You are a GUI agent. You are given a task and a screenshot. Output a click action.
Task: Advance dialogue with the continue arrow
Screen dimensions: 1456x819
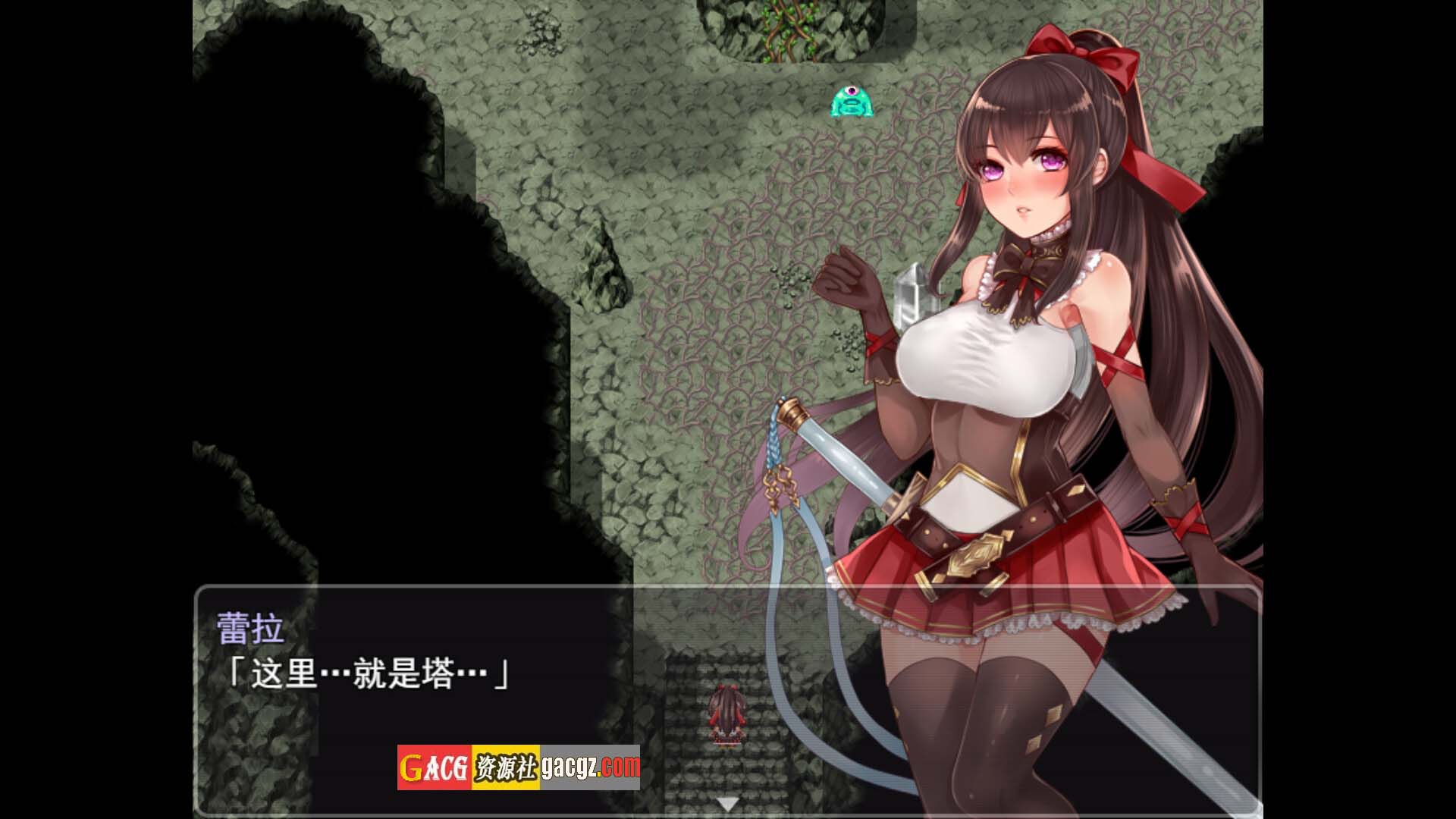click(728, 805)
